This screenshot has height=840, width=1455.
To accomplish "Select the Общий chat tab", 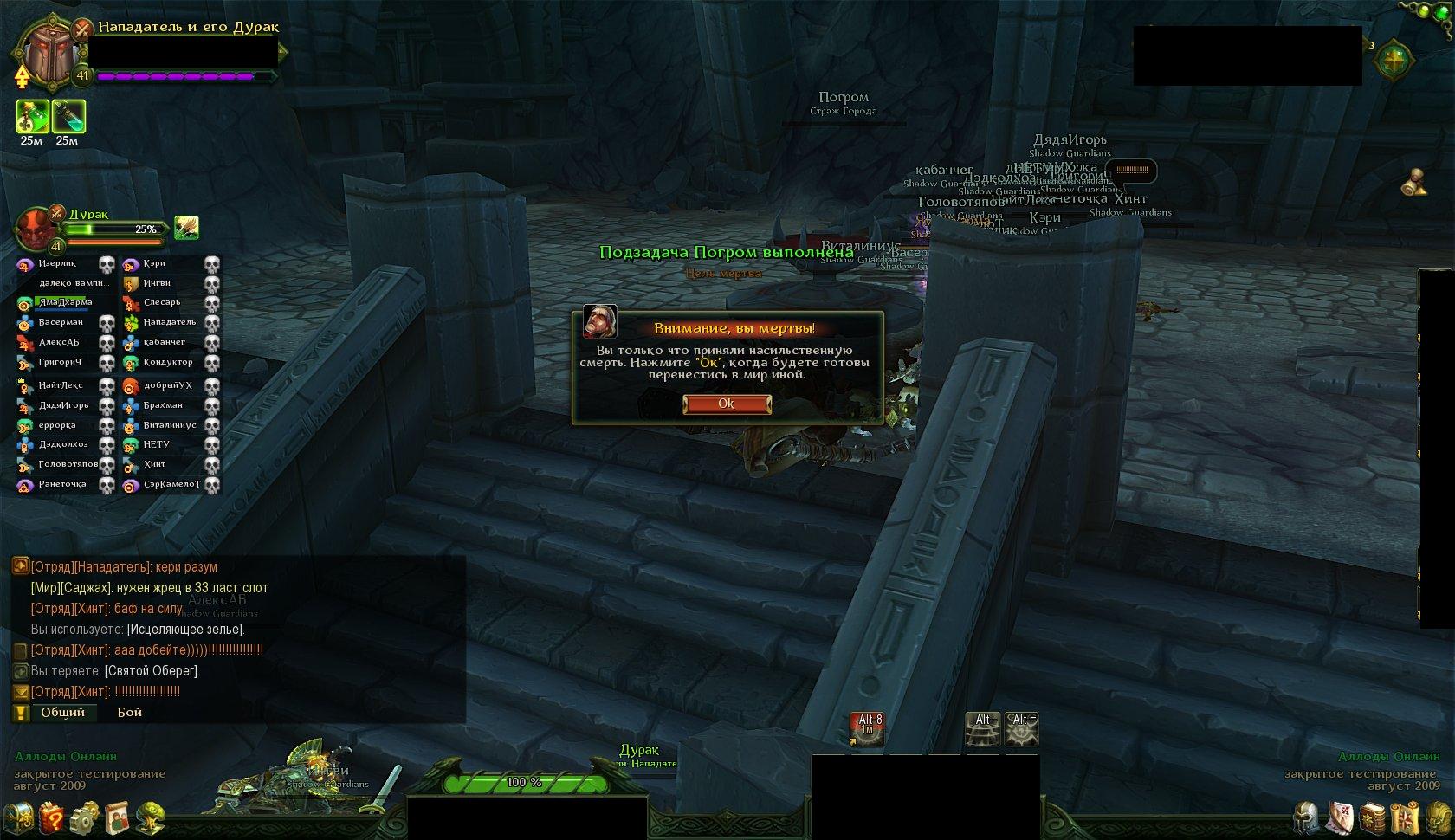I will 62,713.
